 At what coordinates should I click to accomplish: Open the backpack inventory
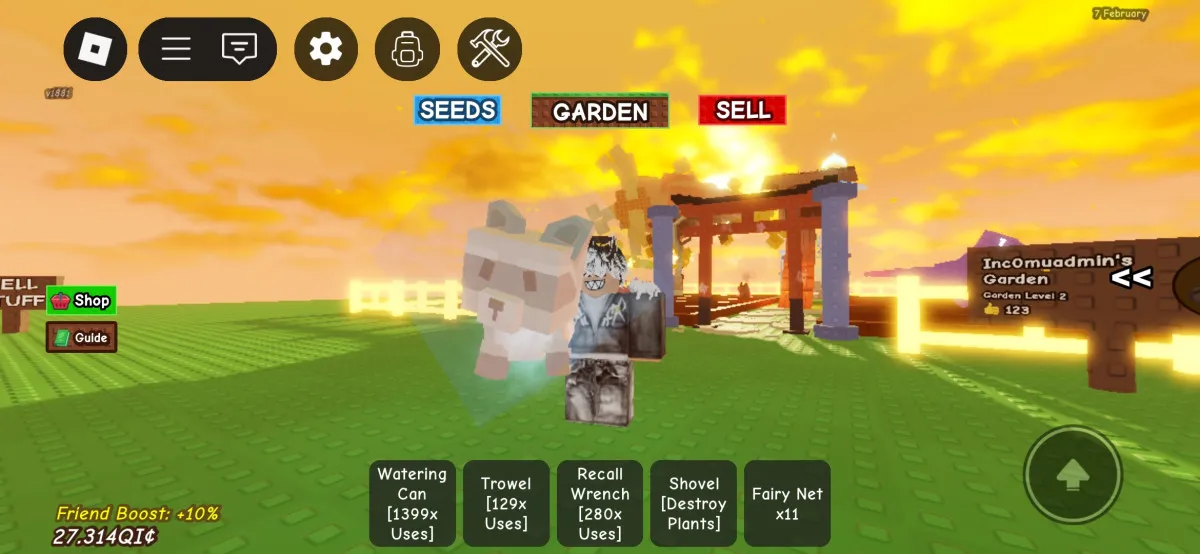click(407, 49)
